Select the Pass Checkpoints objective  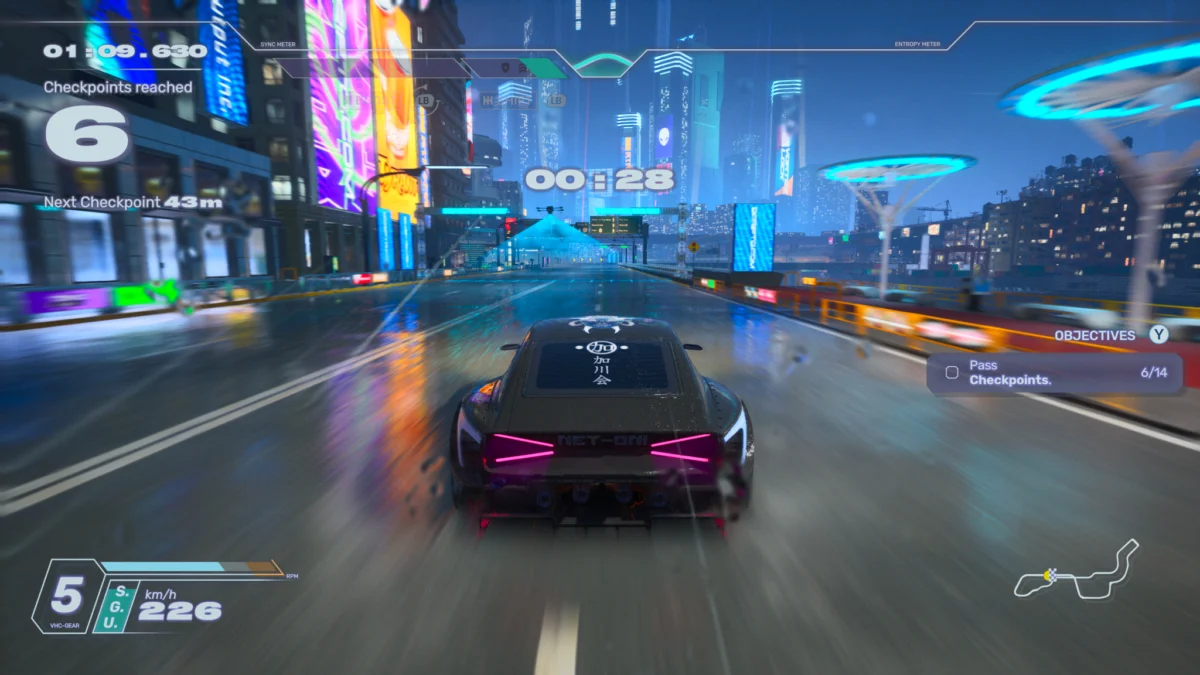click(x=1055, y=373)
